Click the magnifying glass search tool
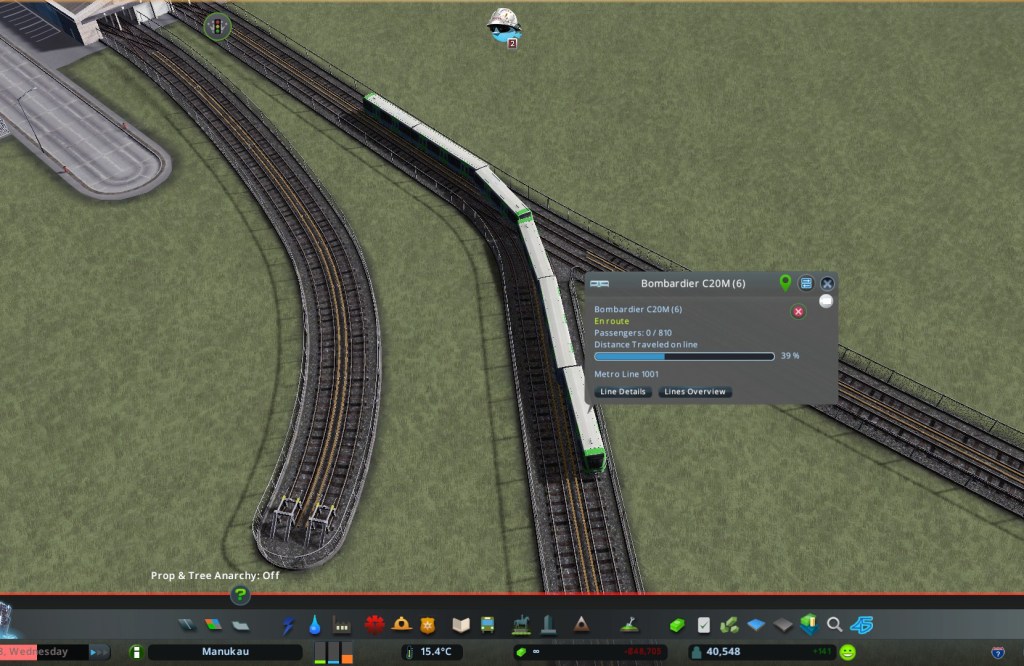The height and width of the screenshot is (666, 1024). (x=834, y=625)
